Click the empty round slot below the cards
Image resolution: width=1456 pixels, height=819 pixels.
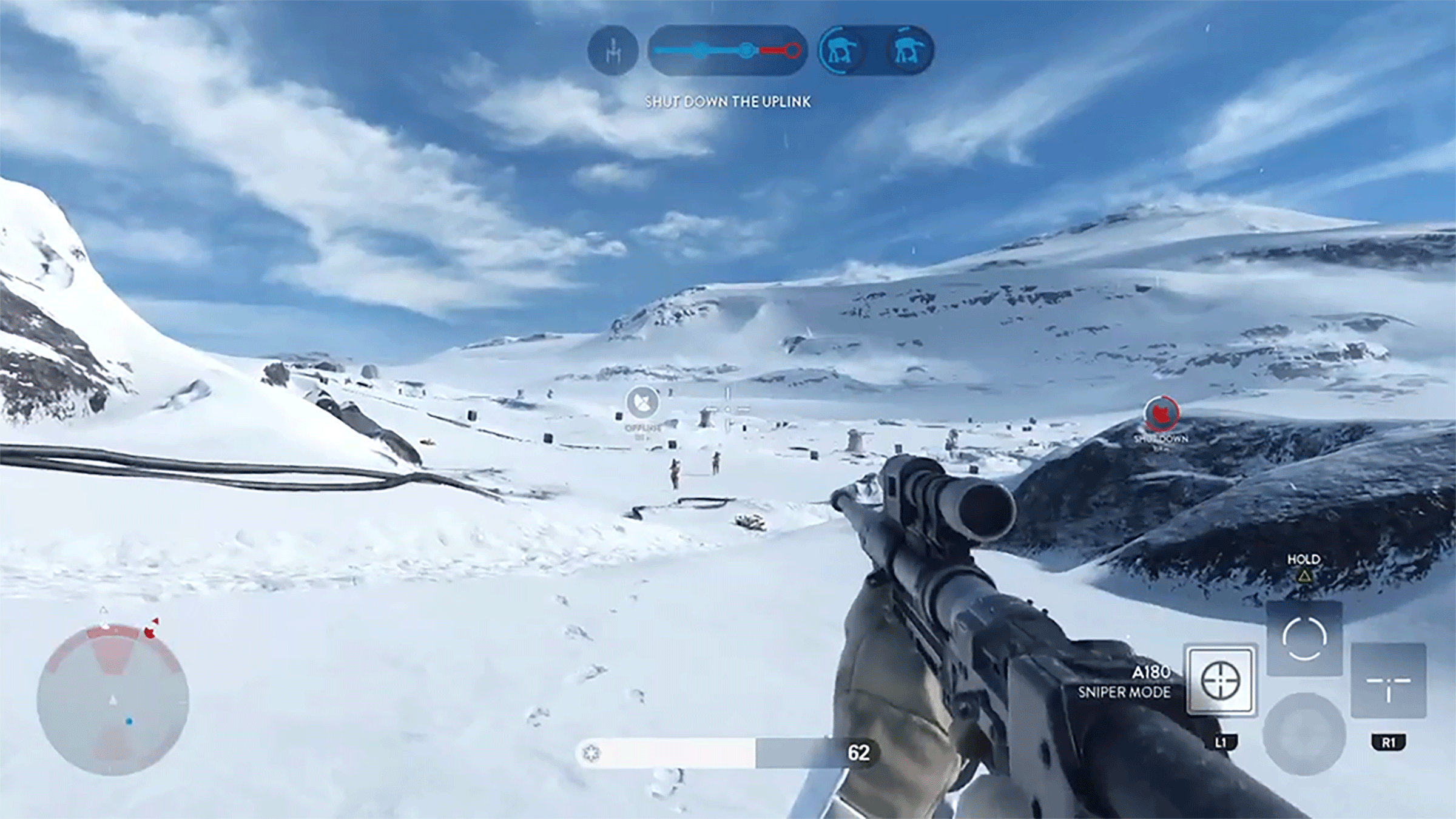tap(1304, 734)
